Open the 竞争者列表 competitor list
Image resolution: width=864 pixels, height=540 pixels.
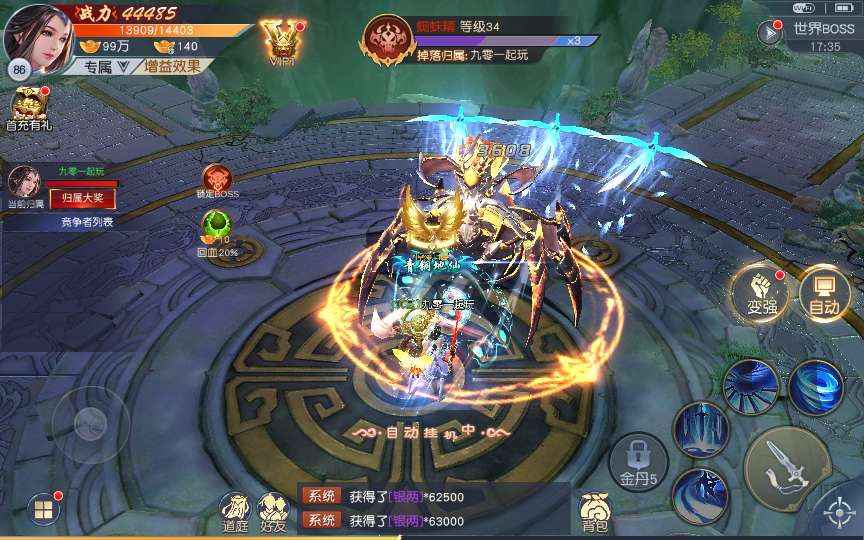pyautogui.click(x=80, y=222)
